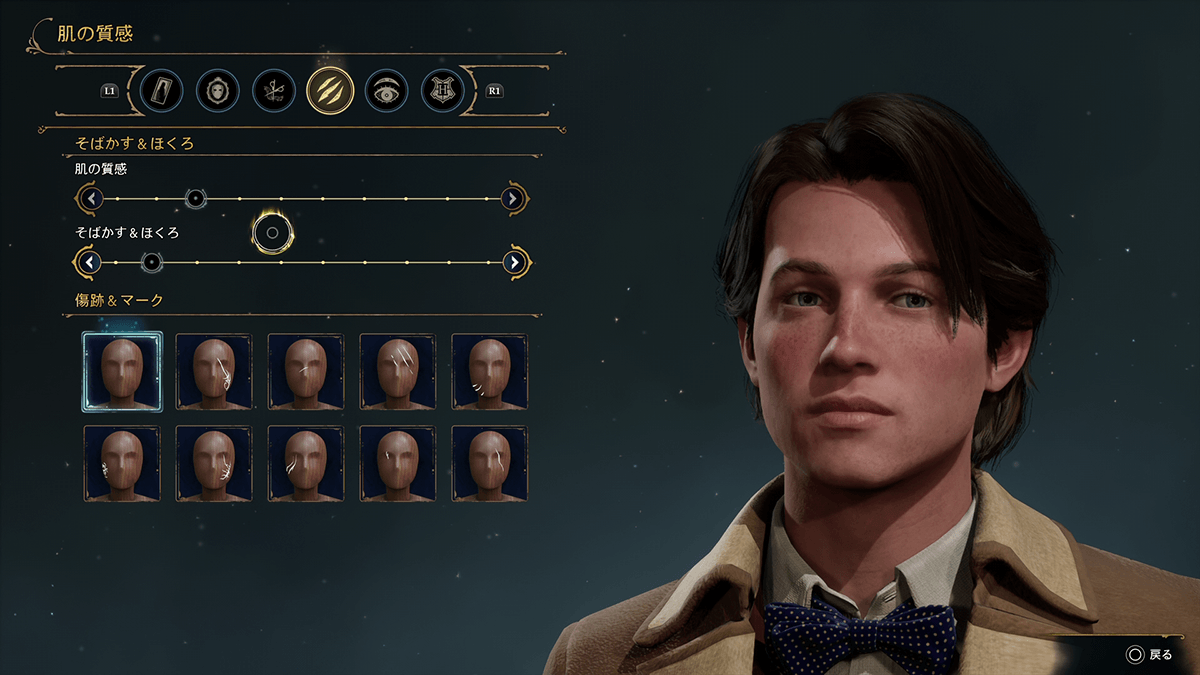Select the no-scar face option
1200x675 pixels.
pyautogui.click(x=122, y=372)
